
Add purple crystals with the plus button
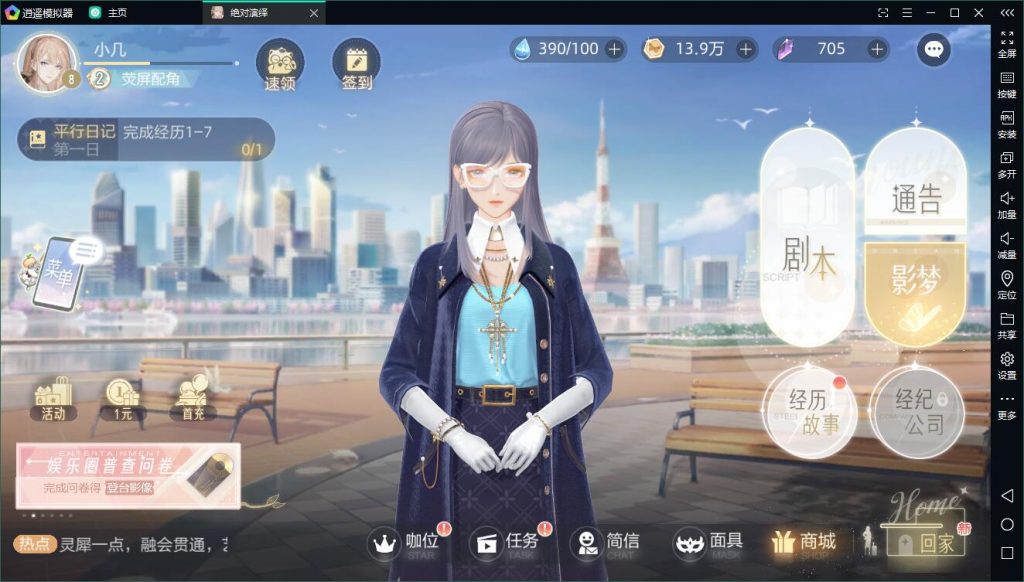[x=877, y=49]
